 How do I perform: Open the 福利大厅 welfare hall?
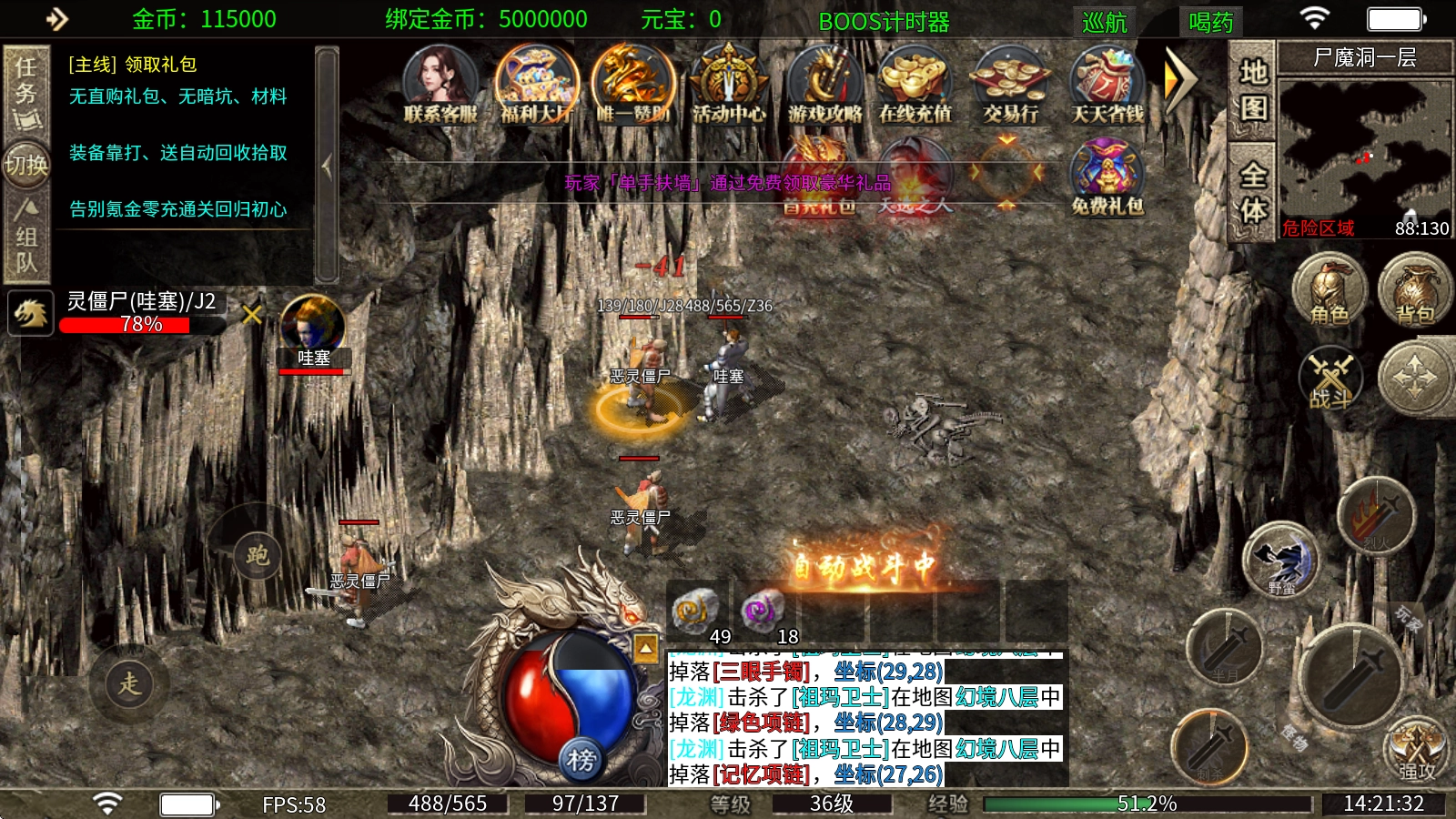pyautogui.click(x=536, y=83)
